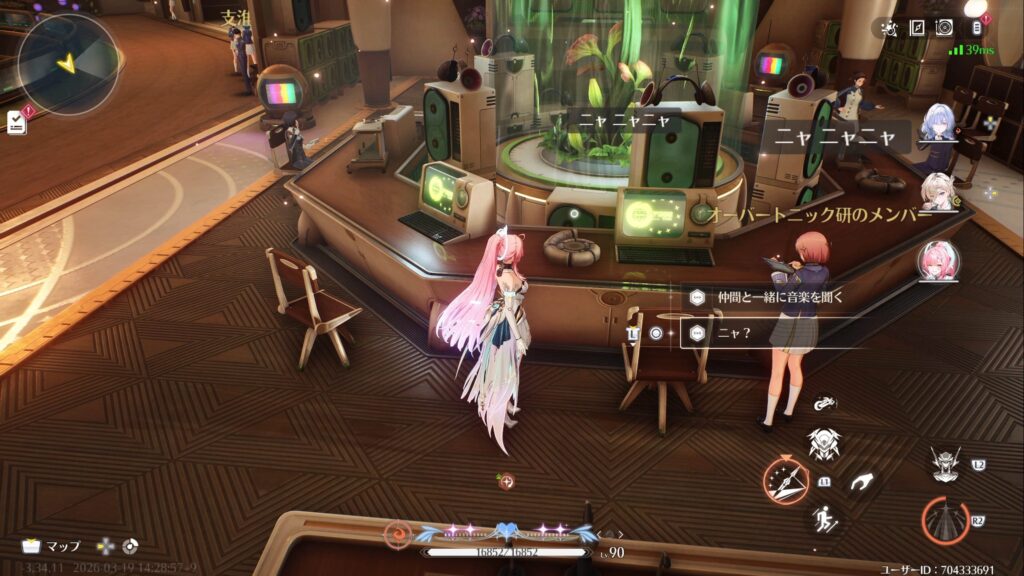1024x576 pixels.
Task: Open the sparkle star icon in top bar
Action: point(890,28)
